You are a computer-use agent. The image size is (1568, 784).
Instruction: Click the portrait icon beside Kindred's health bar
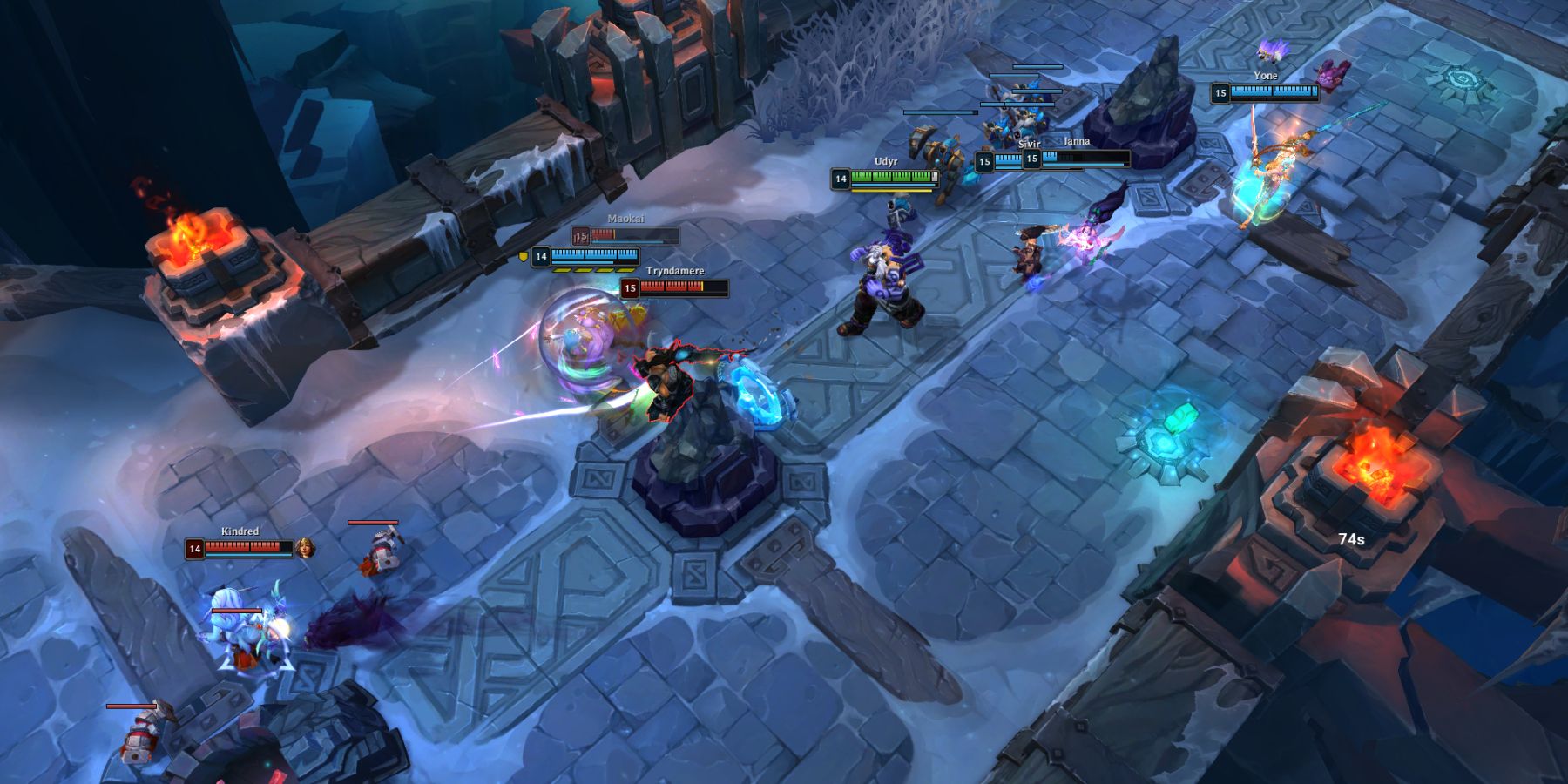(x=305, y=549)
